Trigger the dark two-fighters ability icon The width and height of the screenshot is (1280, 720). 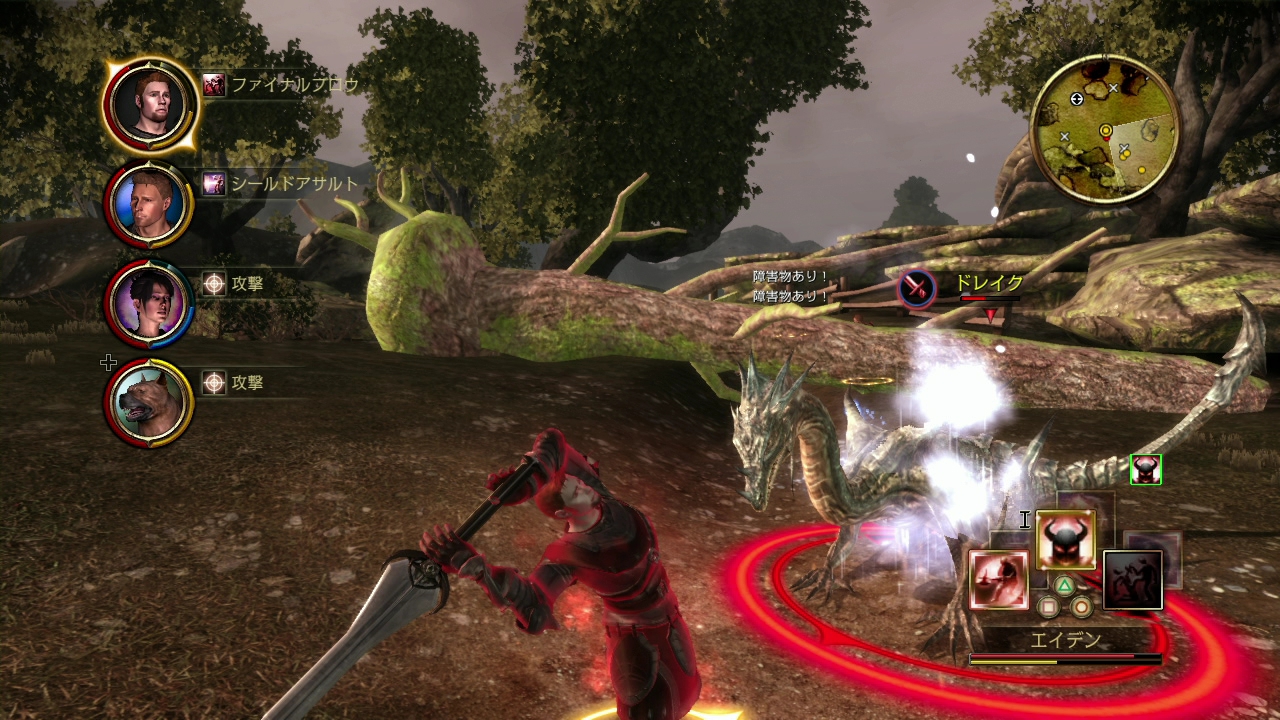[x=1133, y=580]
